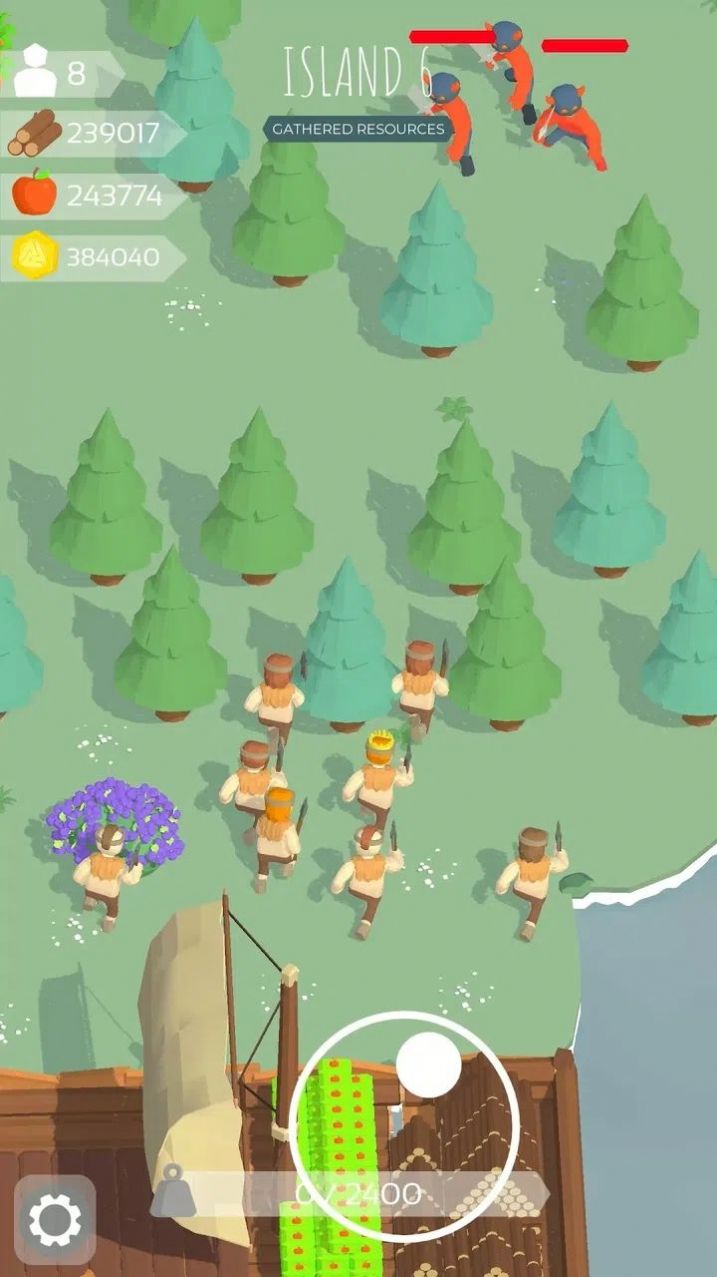This screenshot has width=717, height=1277.
Task: Open the settings gear menu
Action: point(55,1219)
